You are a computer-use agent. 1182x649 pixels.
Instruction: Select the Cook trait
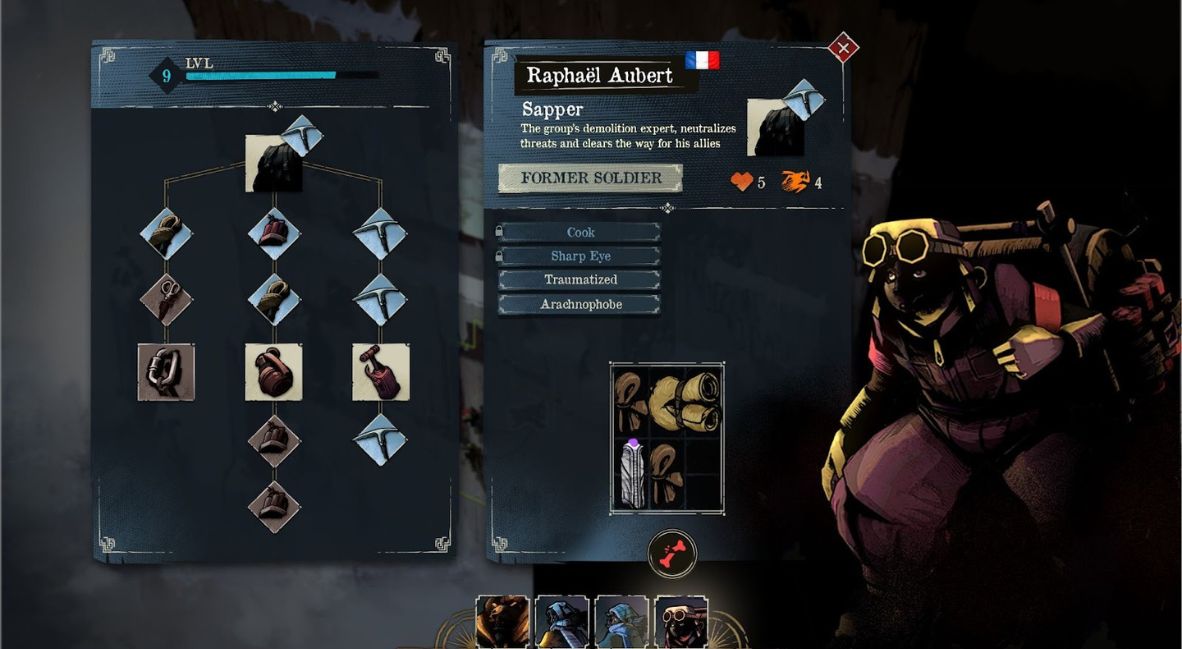[x=580, y=232]
